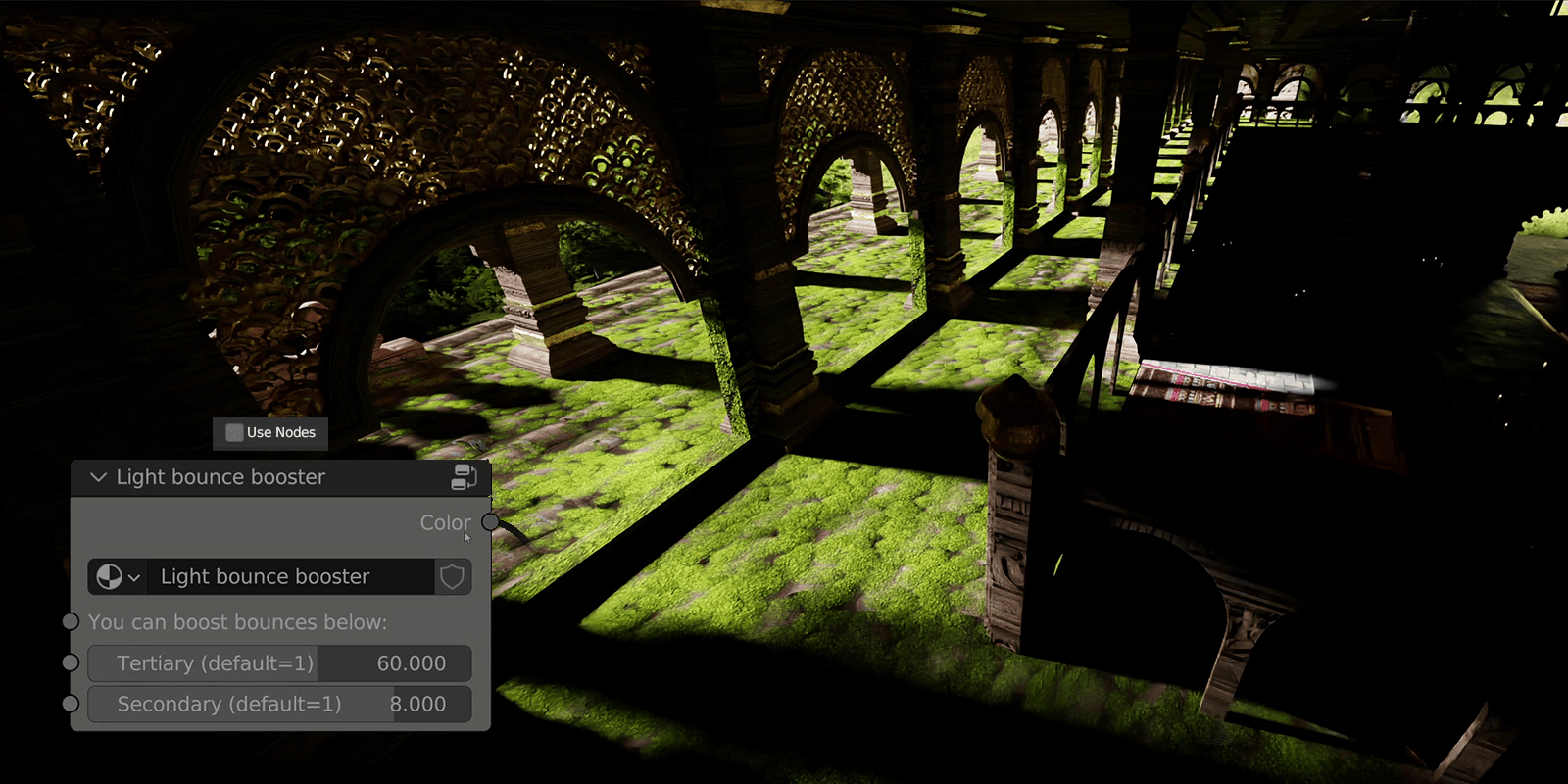1568x784 pixels.
Task: Click the shader ball preview icon
Action: coord(108,577)
